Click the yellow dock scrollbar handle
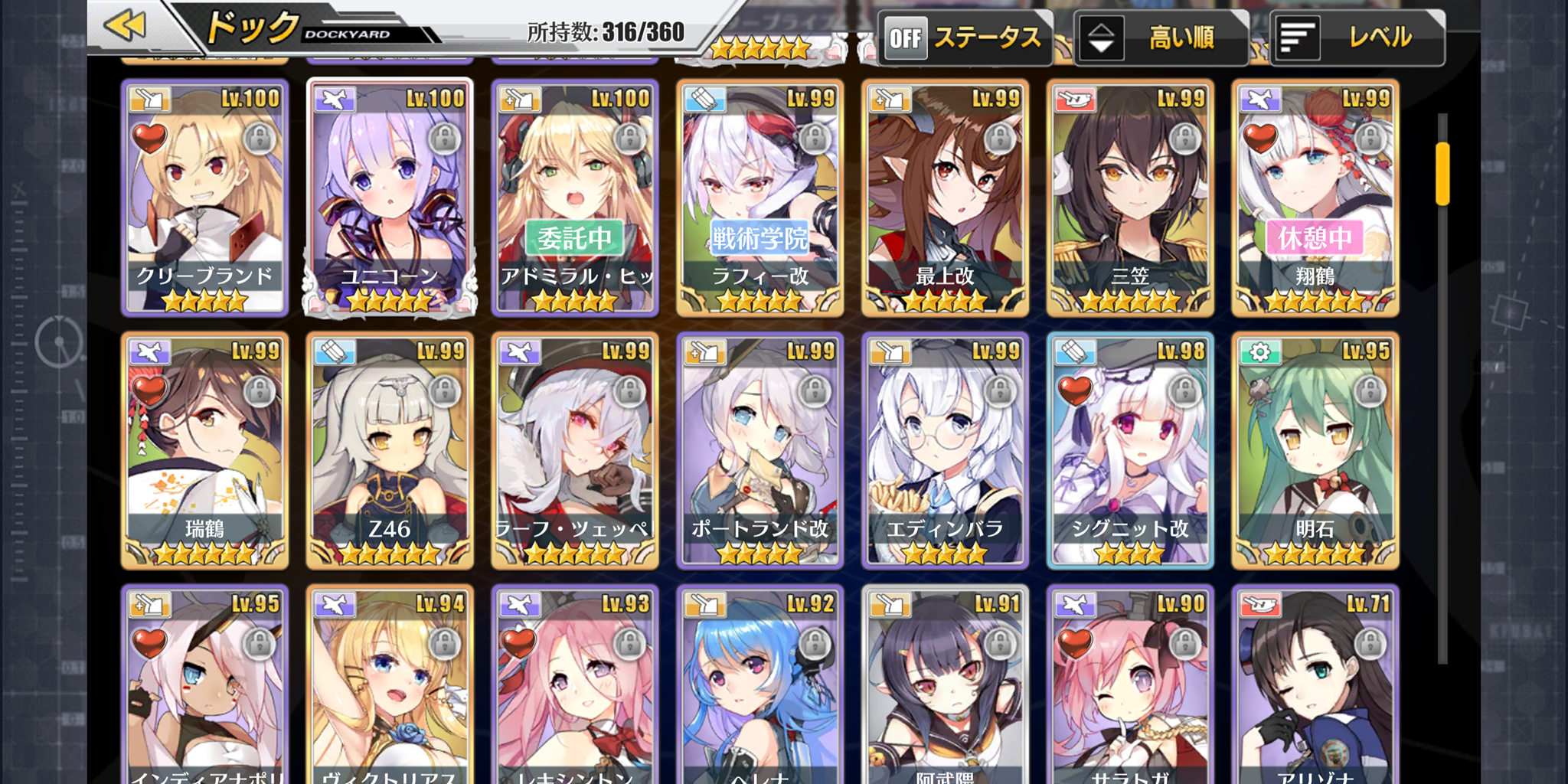Viewport: 1568px width, 784px height. tap(1442, 173)
